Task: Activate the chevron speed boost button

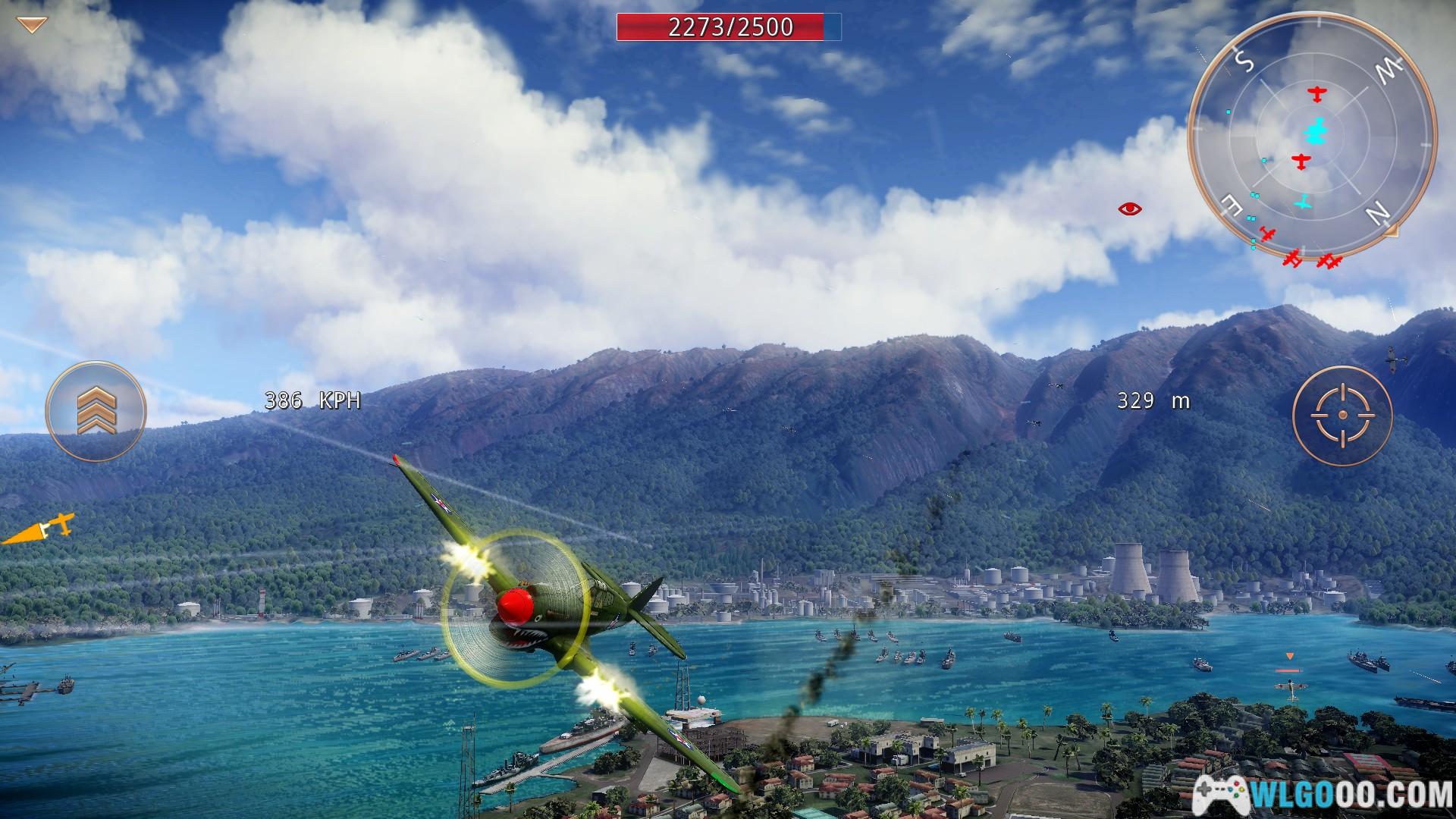Action: pos(95,411)
